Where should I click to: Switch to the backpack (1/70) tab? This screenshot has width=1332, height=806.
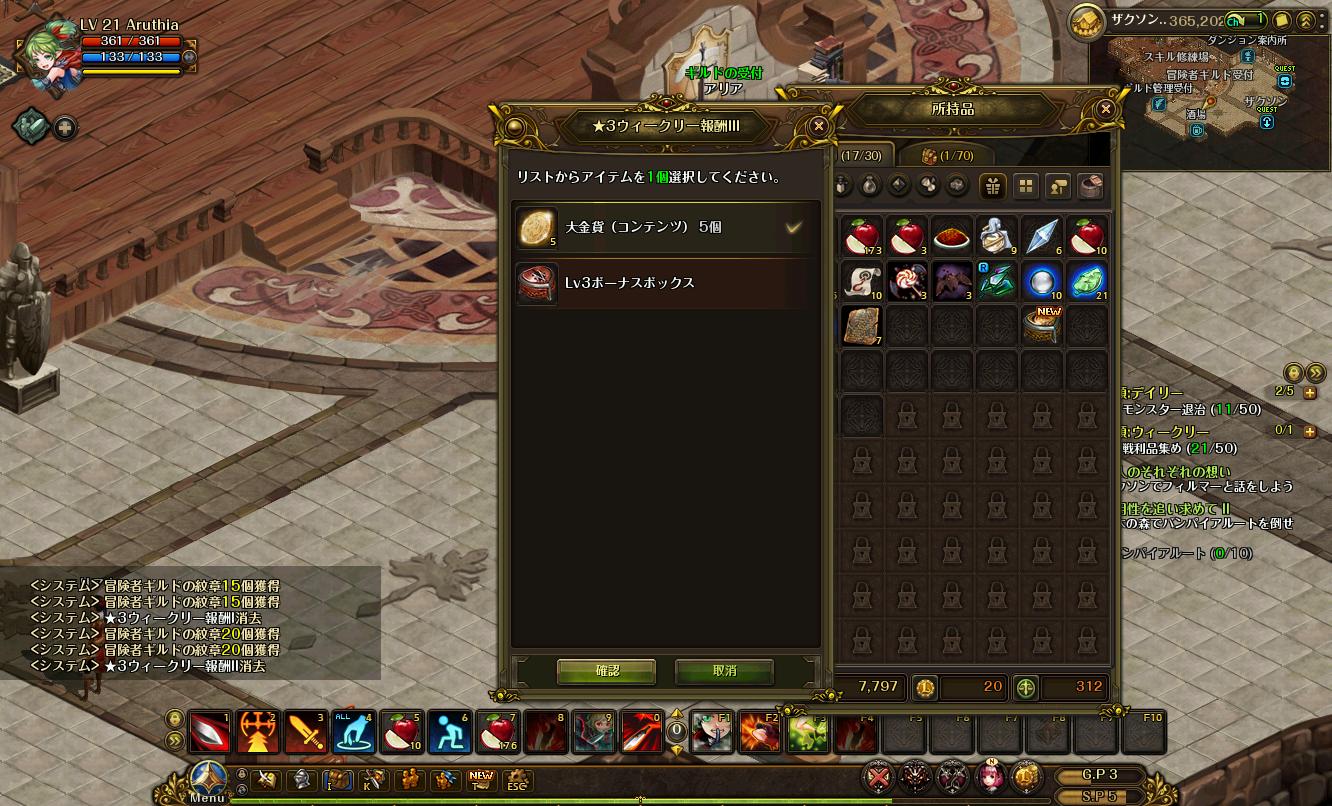coord(947,155)
